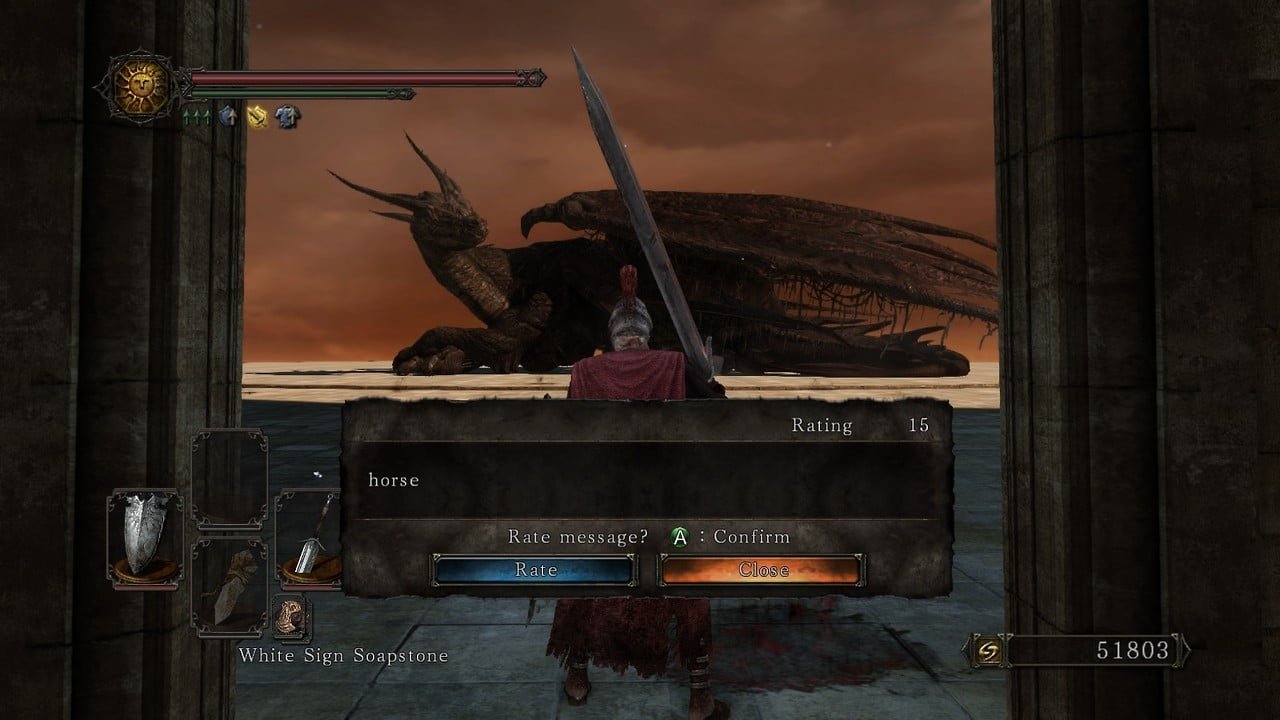Click the green stamina arrows buff icon
This screenshot has width=1280, height=720.
coord(196,117)
